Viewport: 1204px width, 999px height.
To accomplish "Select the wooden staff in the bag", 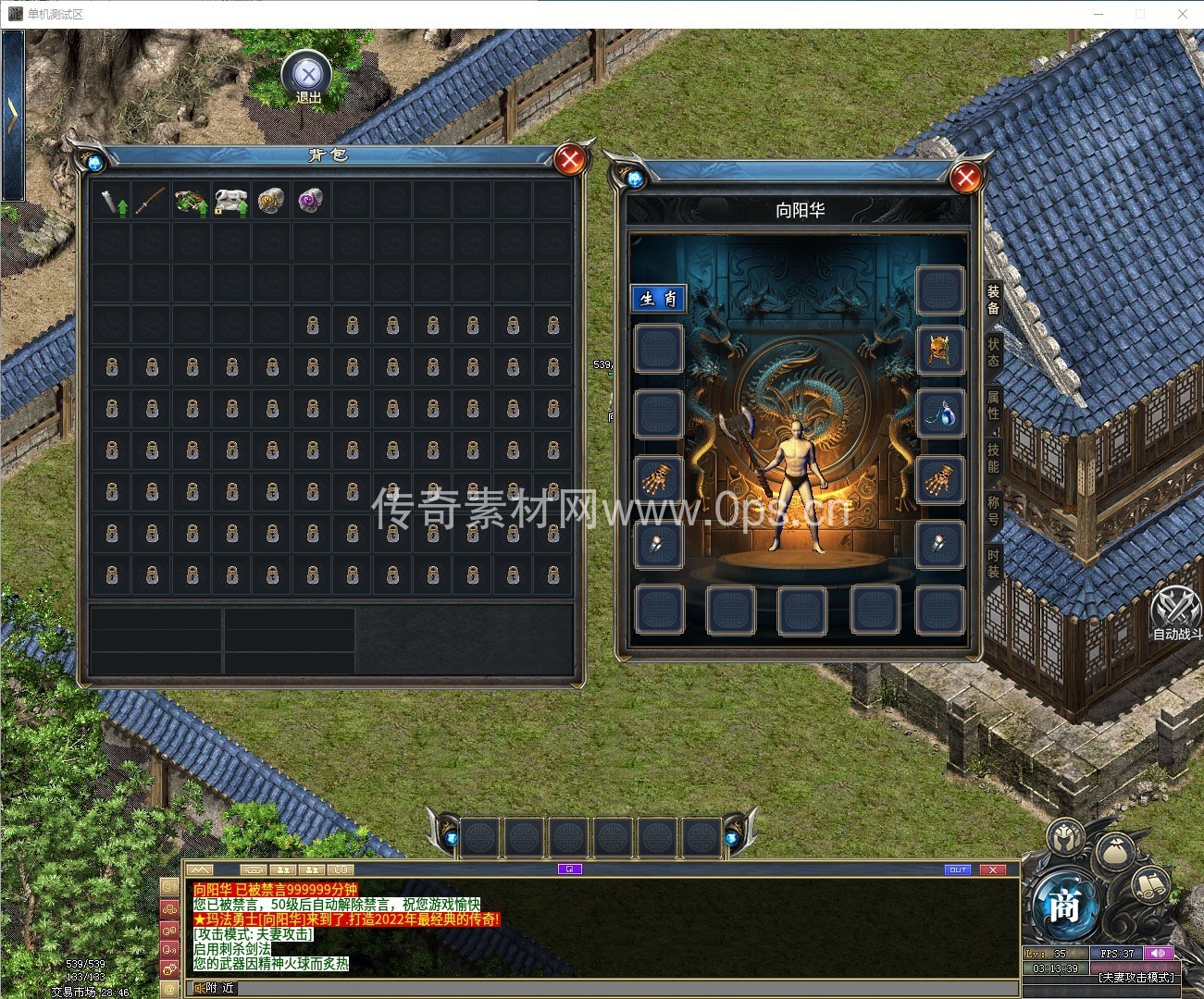I will click(151, 200).
